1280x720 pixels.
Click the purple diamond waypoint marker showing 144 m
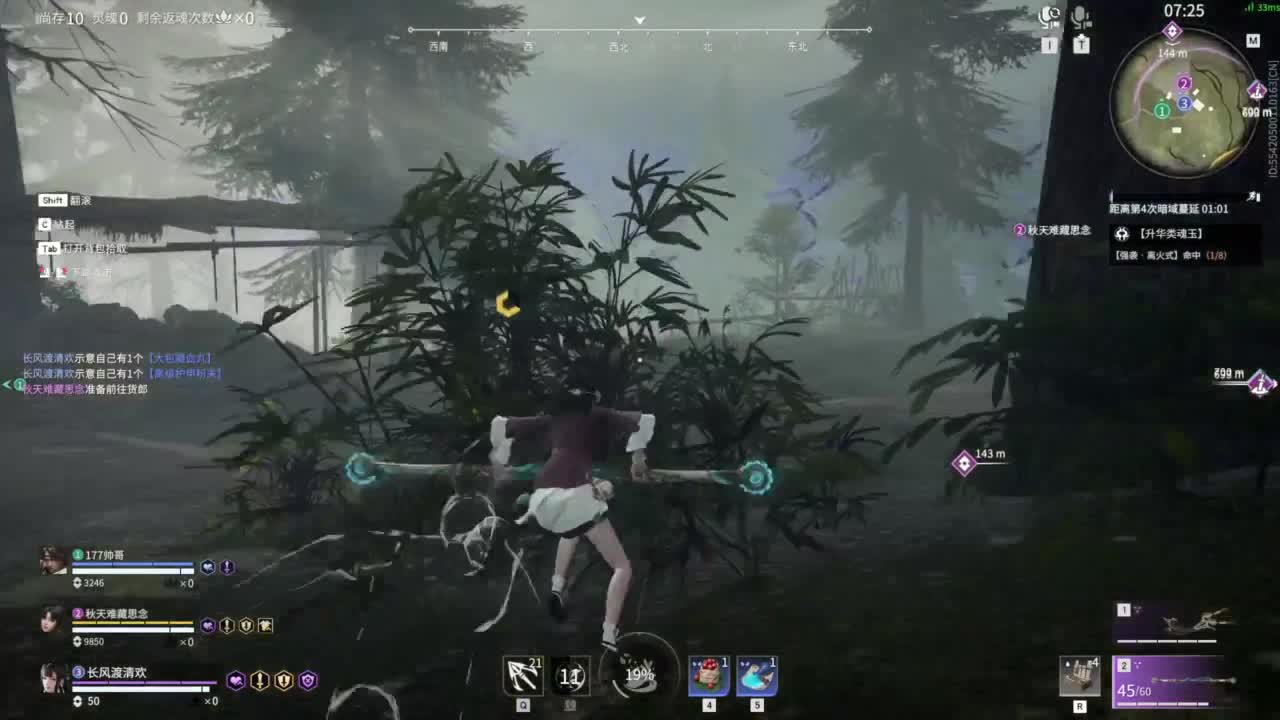pos(1173,31)
